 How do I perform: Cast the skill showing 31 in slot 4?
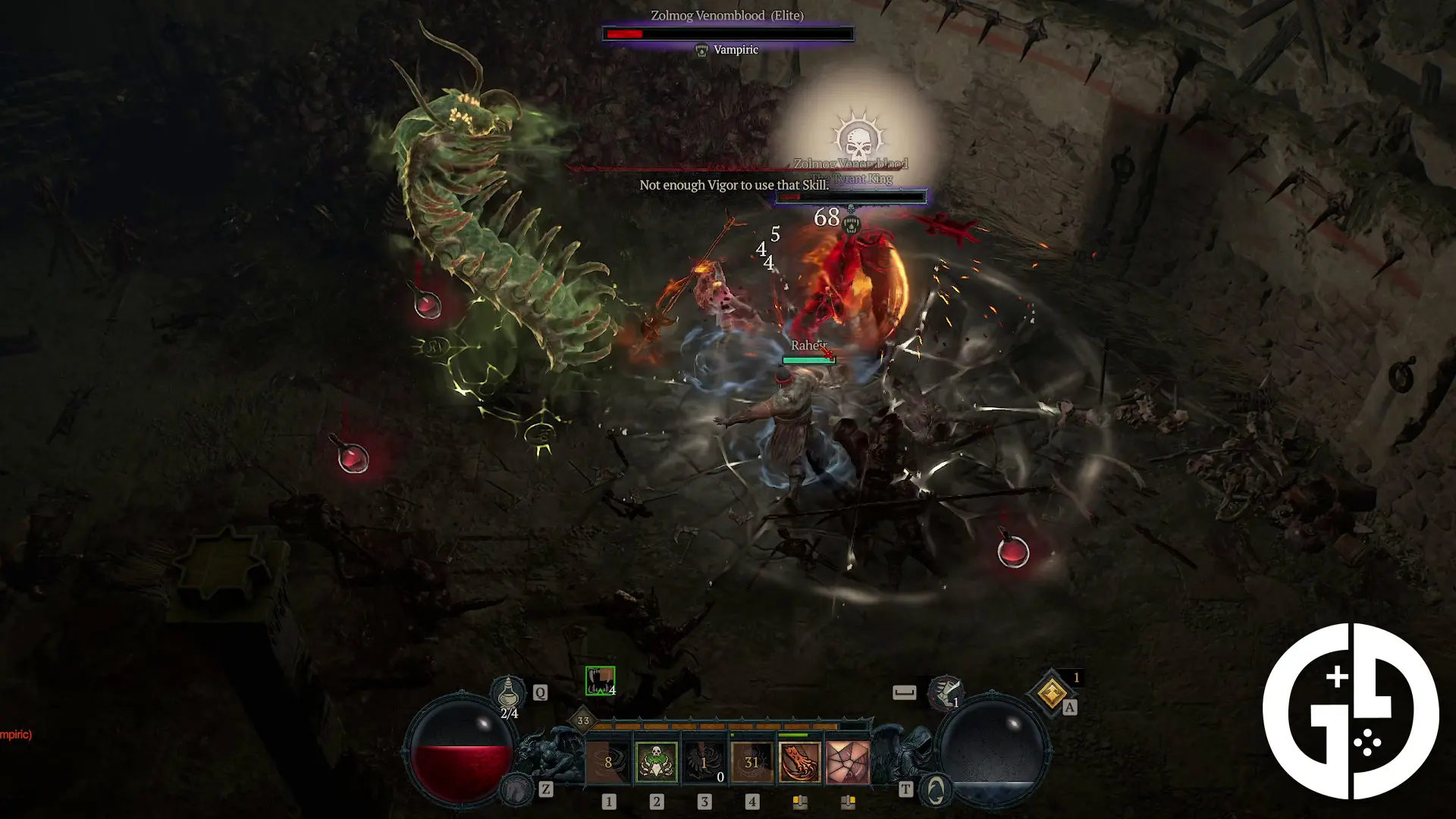[x=752, y=761]
